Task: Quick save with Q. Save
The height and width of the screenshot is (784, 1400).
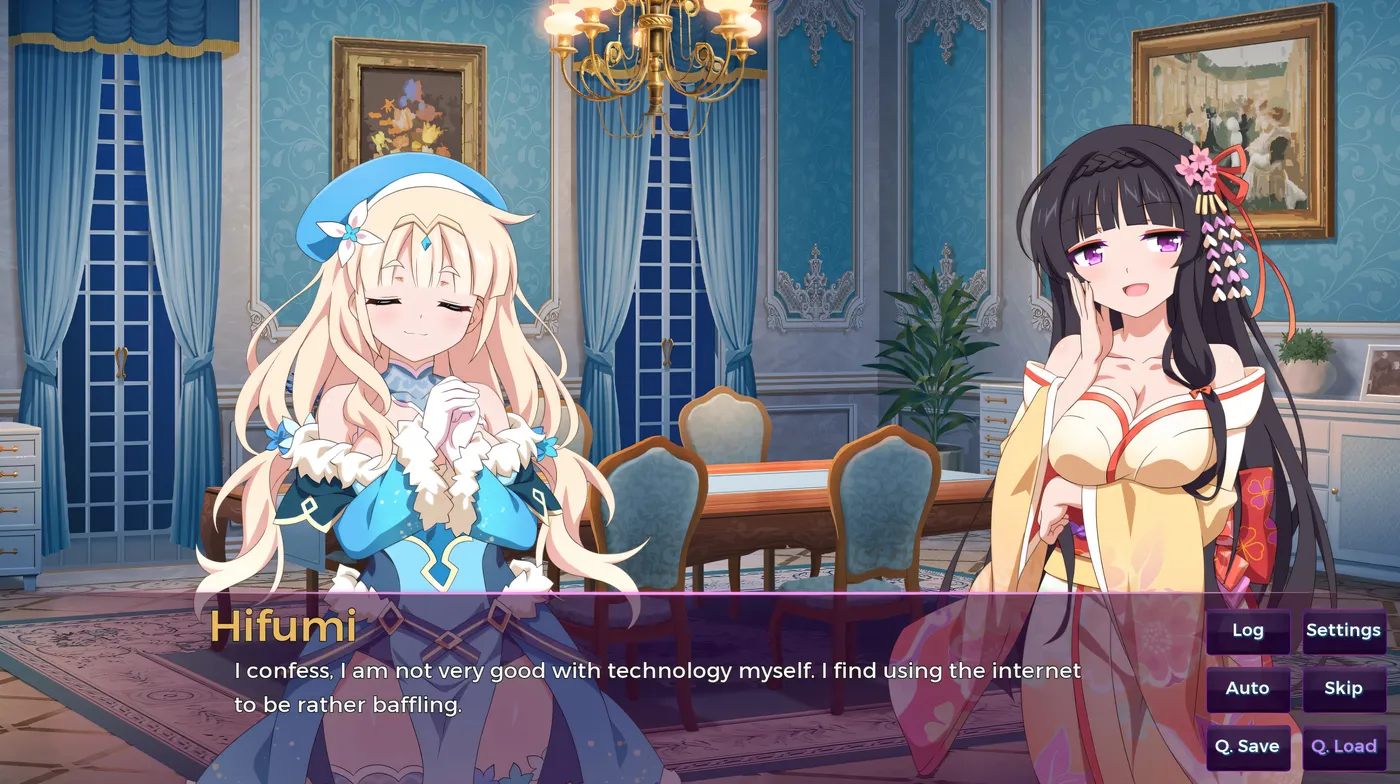Action: tap(1247, 747)
